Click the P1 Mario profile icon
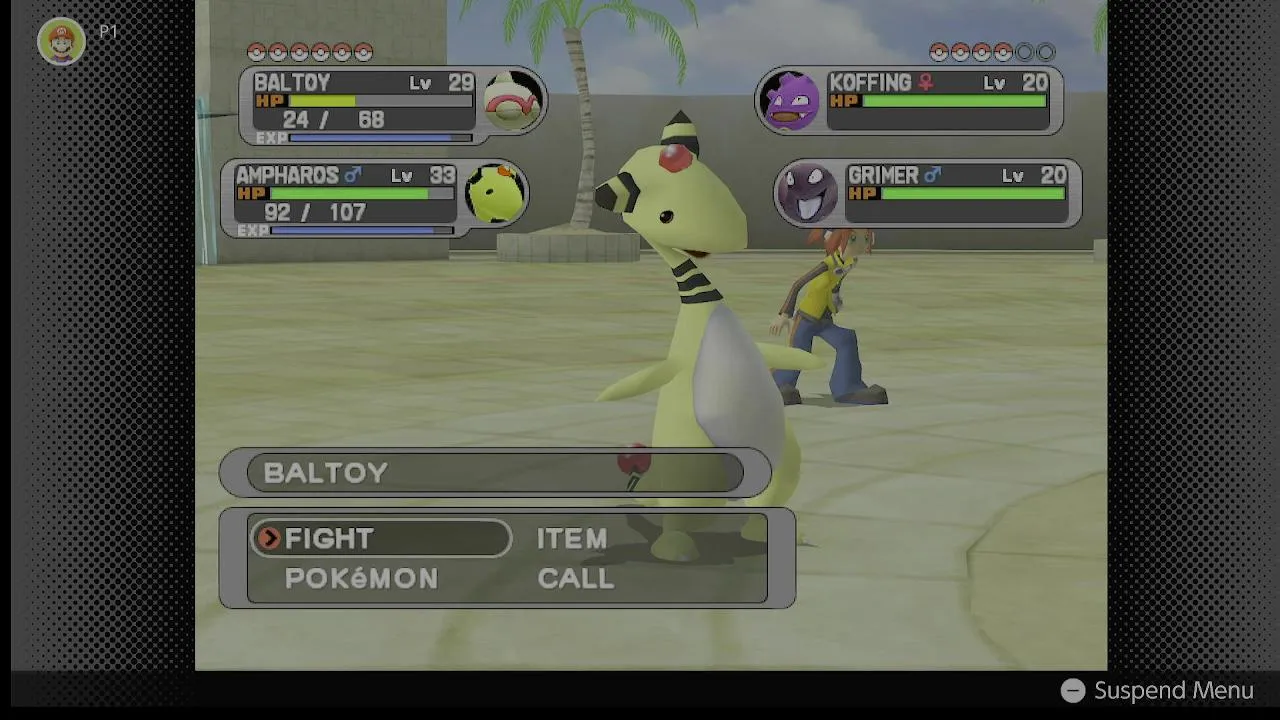 61,41
